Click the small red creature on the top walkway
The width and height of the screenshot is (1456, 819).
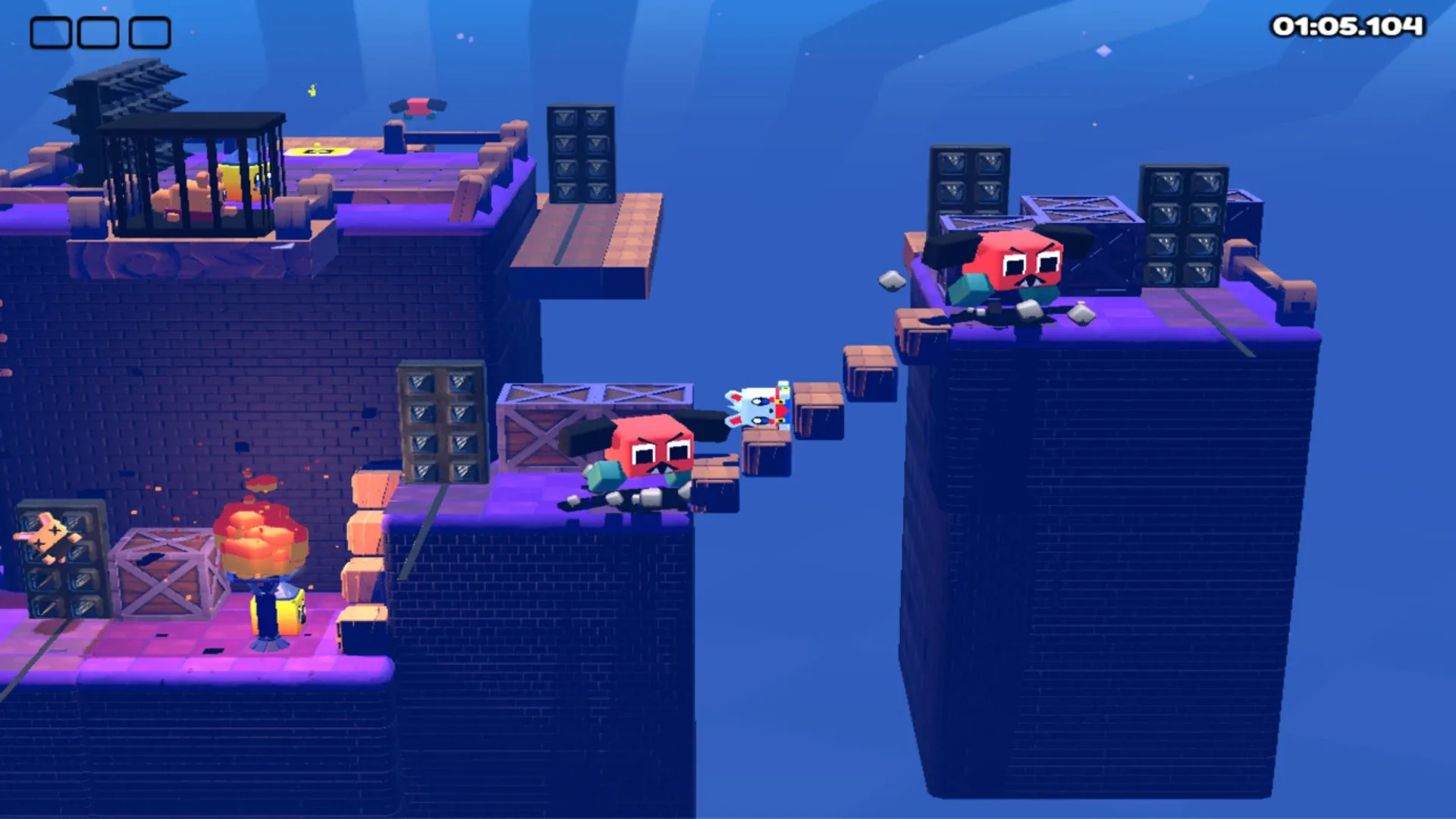pos(418,108)
